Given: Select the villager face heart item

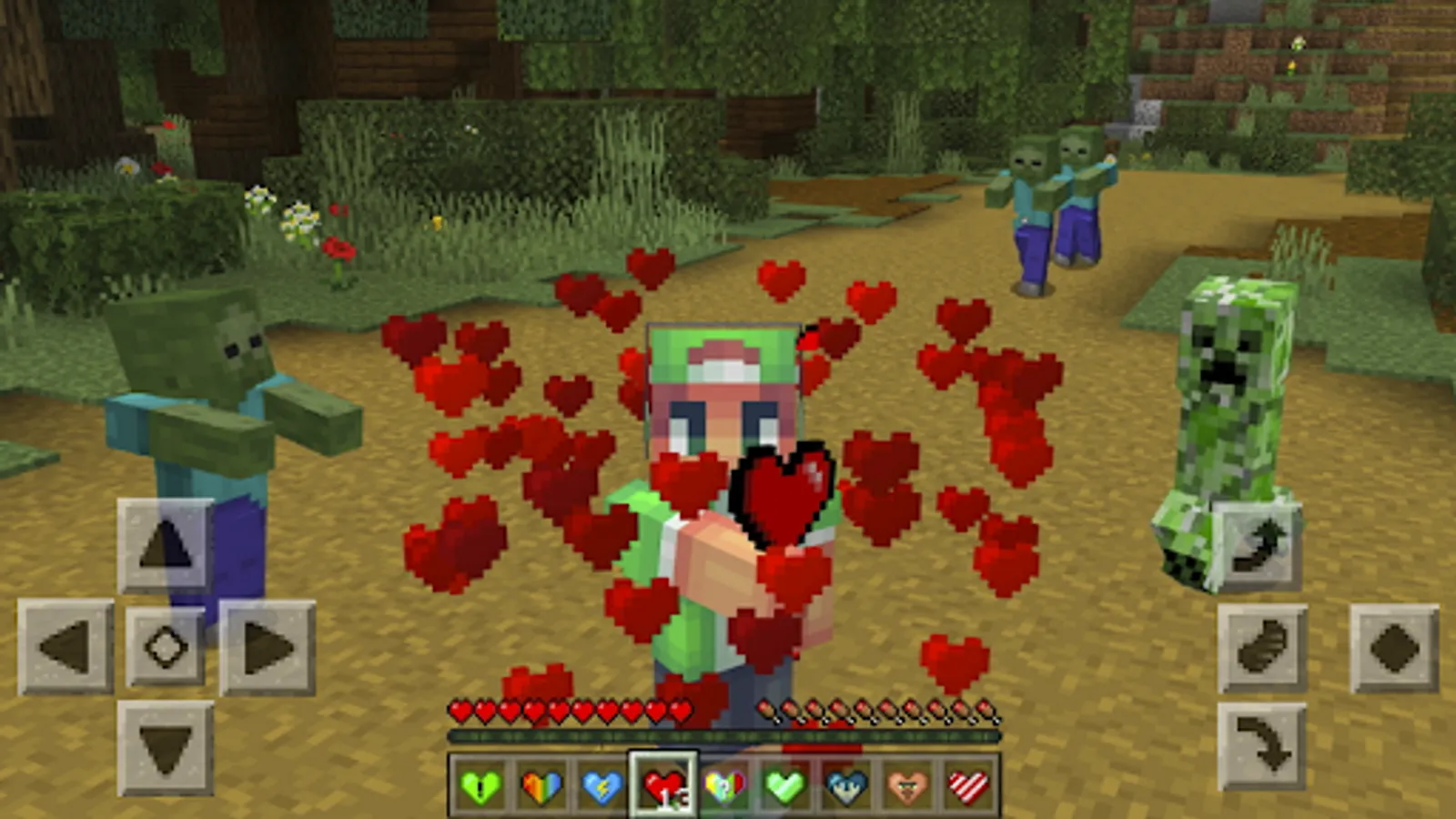Looking at the screenshot, I should pos(907,784).
